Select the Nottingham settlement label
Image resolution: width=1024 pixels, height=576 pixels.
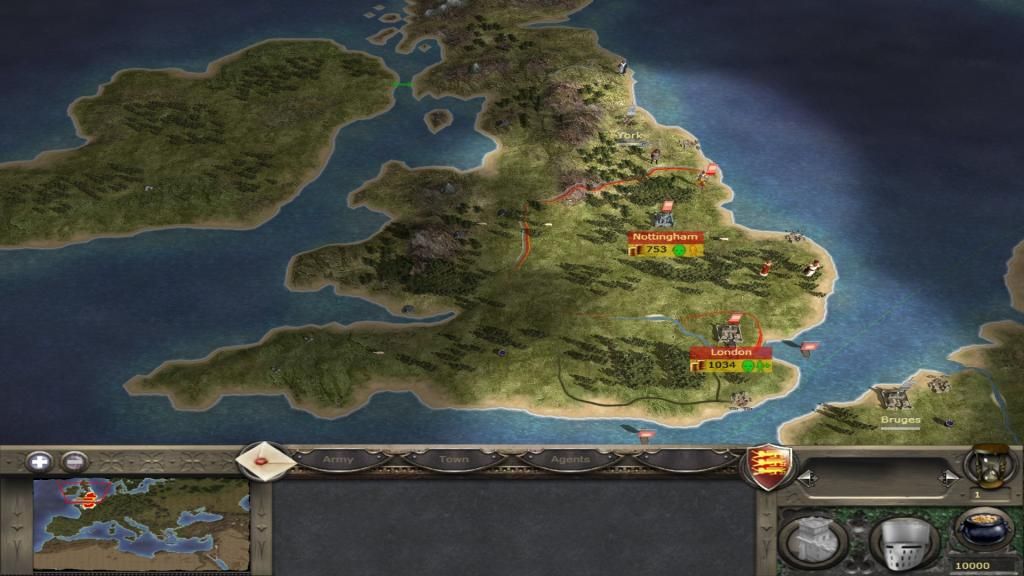click(666, 237)
